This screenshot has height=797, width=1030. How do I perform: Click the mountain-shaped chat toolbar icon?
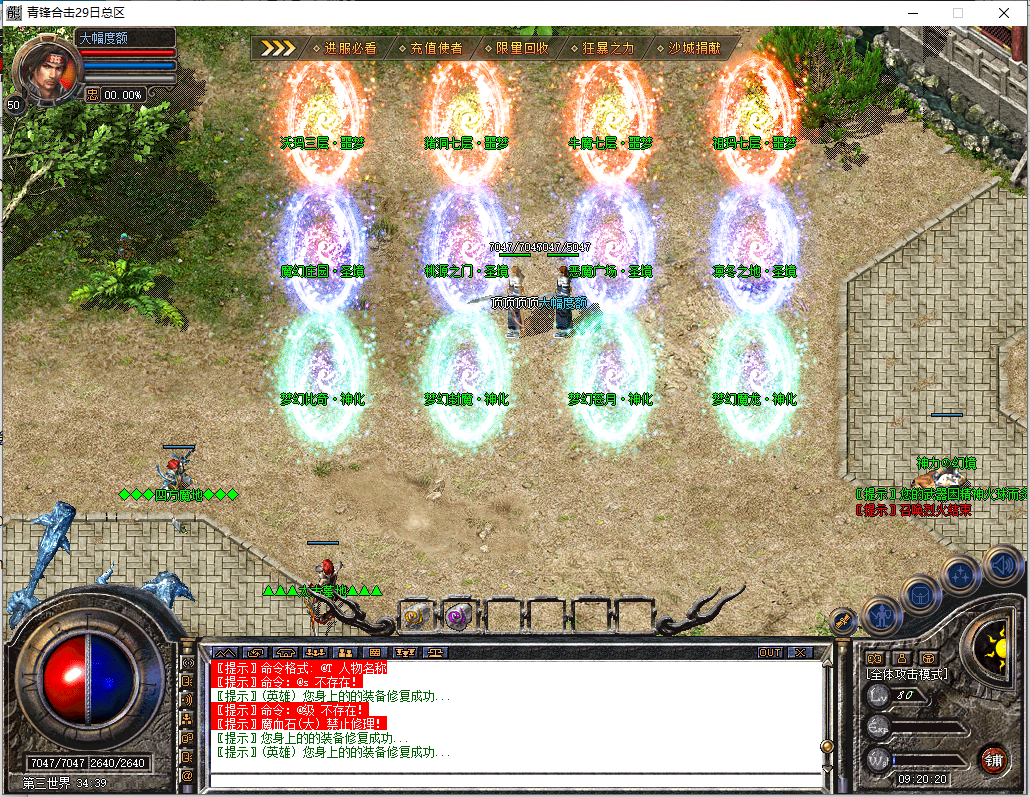pos(224,652)
